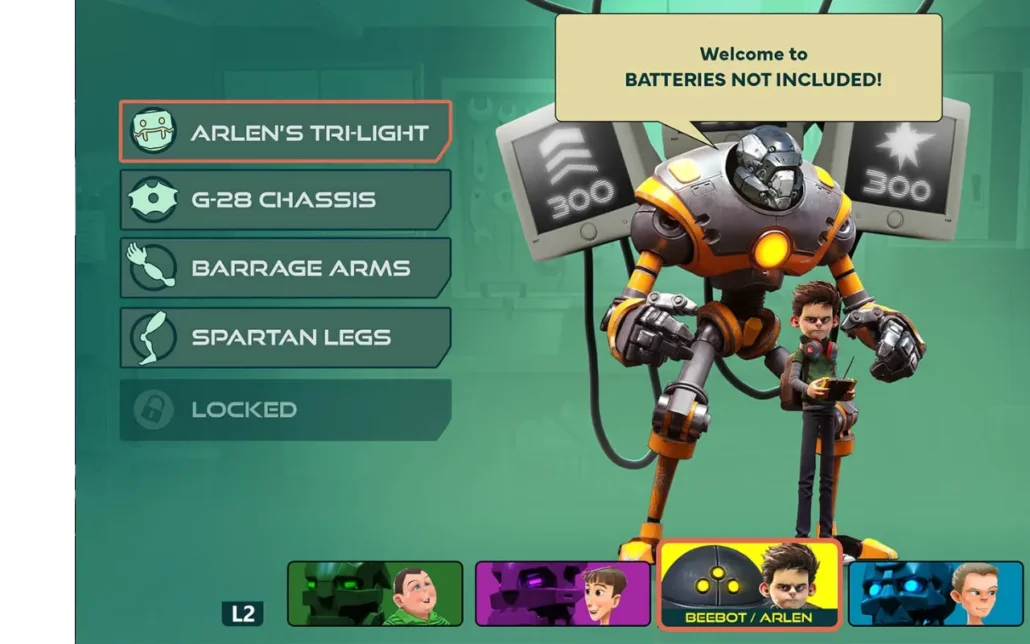Open the Barrage Arms part
This screenshot has width=1030, height=644.
[285, 268]
